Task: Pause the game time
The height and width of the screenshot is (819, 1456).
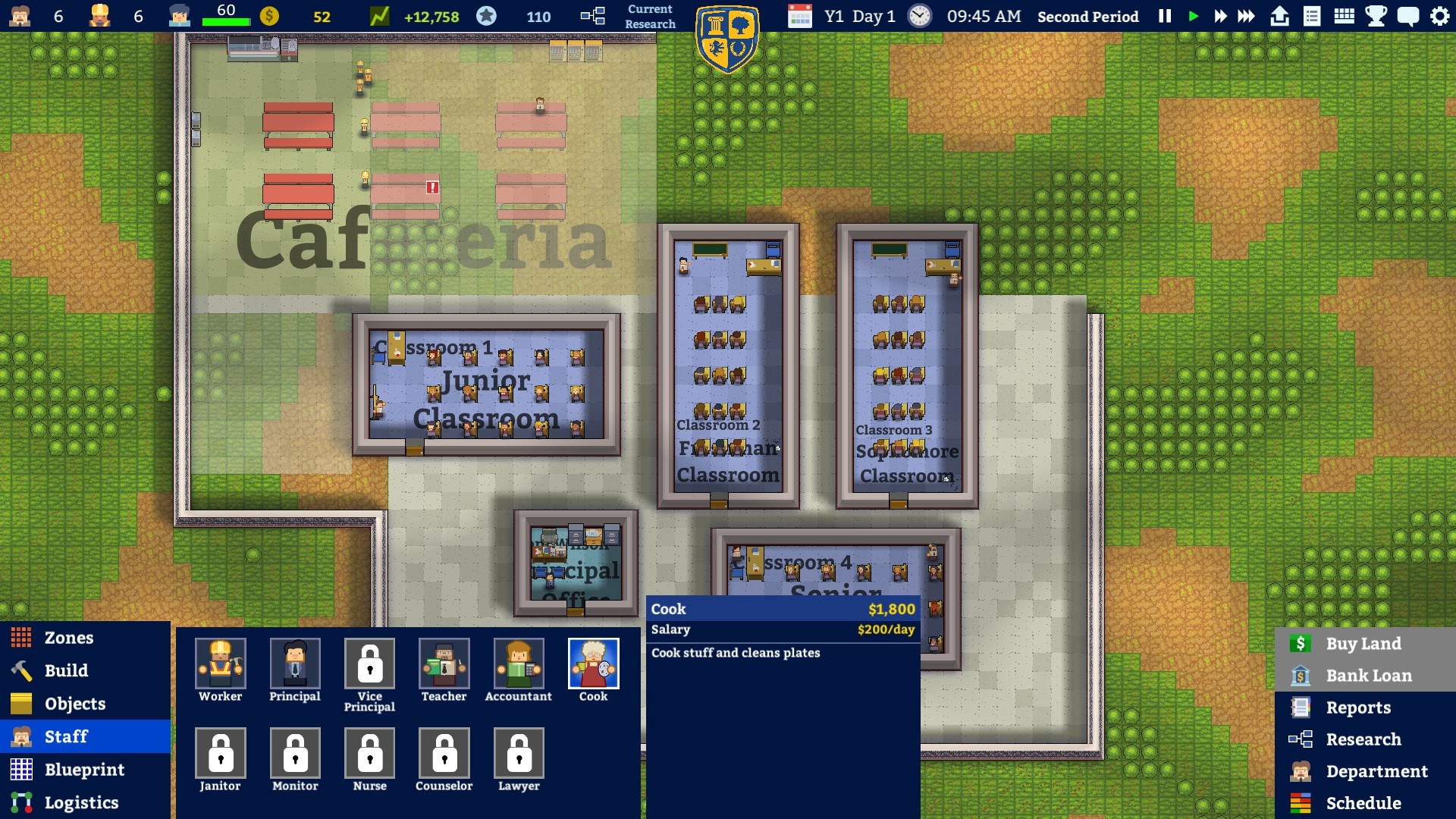Action: point(1165,16)
